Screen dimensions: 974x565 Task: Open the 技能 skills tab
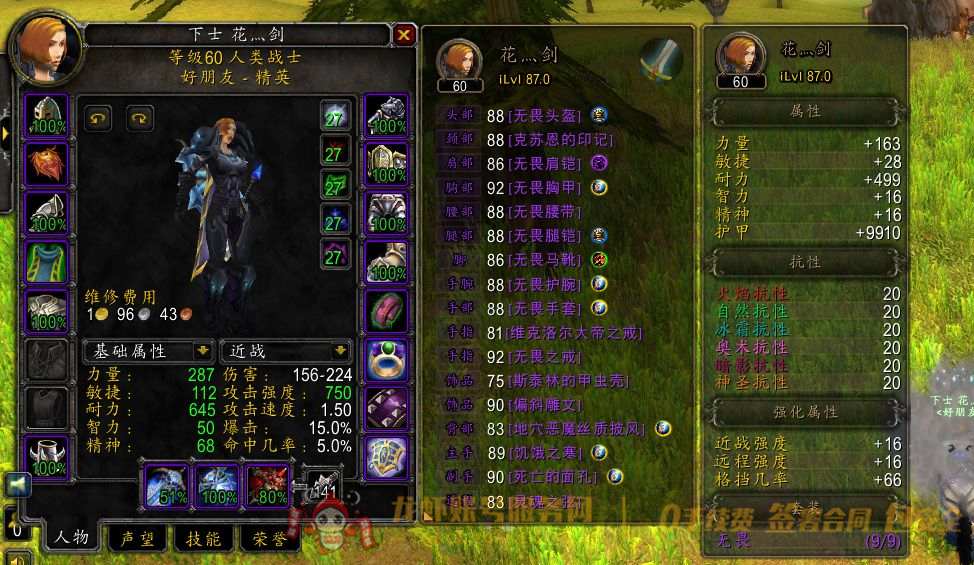[203, 538]
